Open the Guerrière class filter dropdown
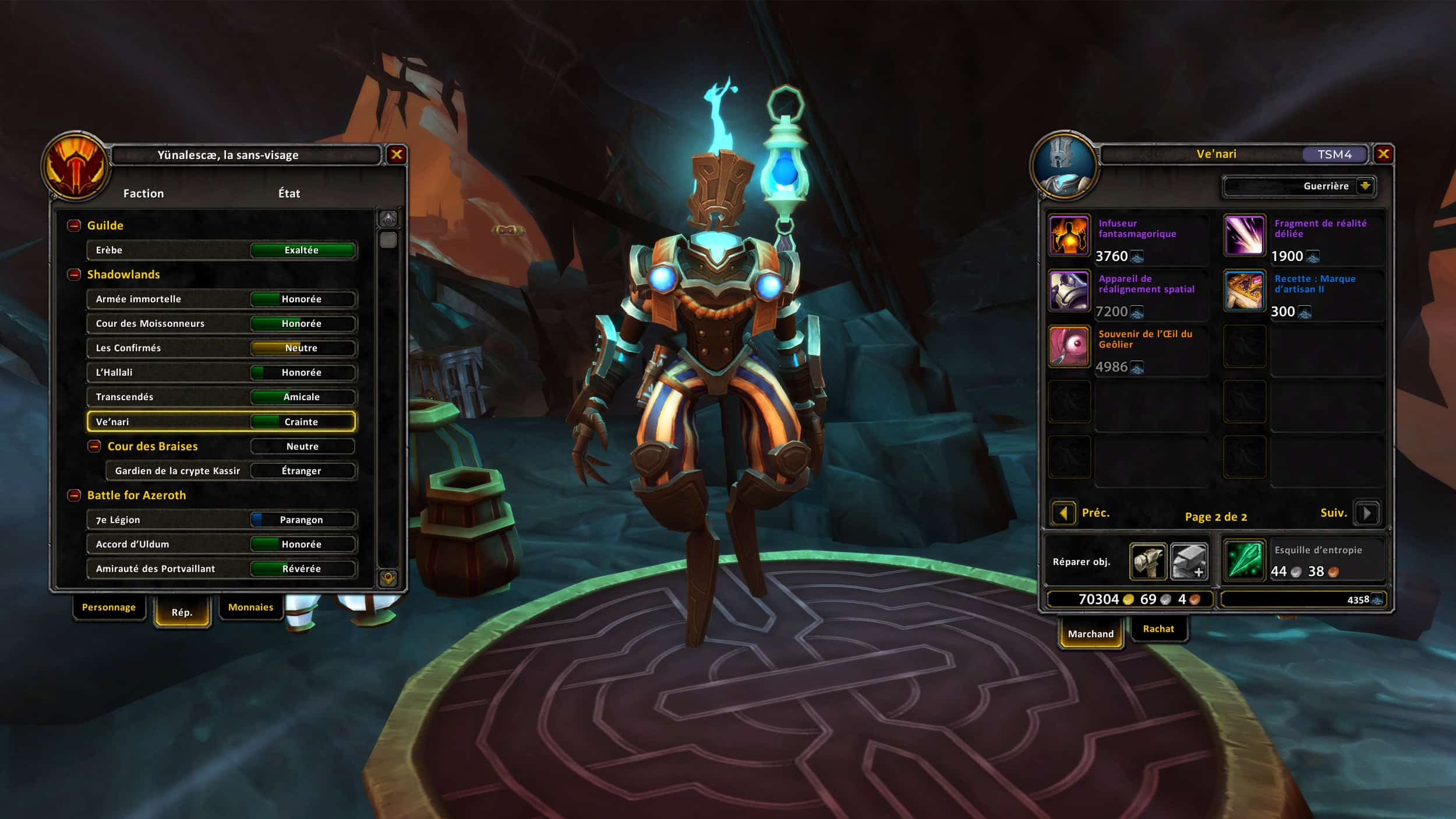Viewport: 1456px width, 819px height. point(1365,186)
